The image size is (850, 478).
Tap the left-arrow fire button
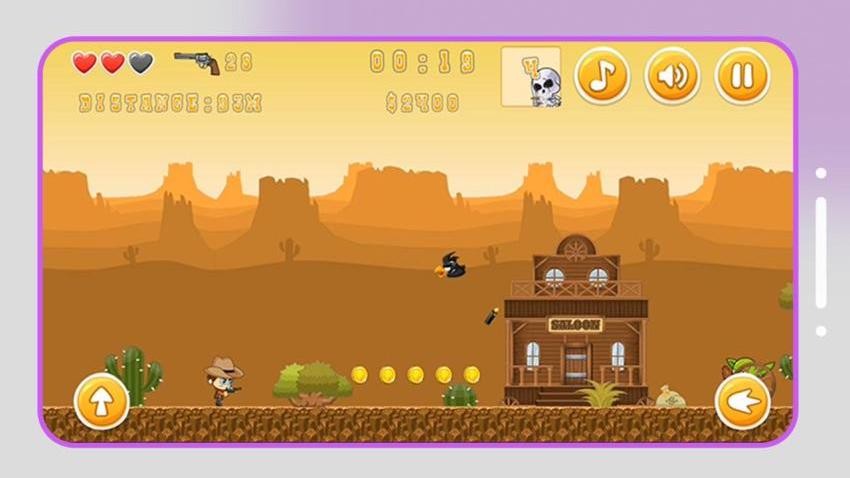pos(742,401)
